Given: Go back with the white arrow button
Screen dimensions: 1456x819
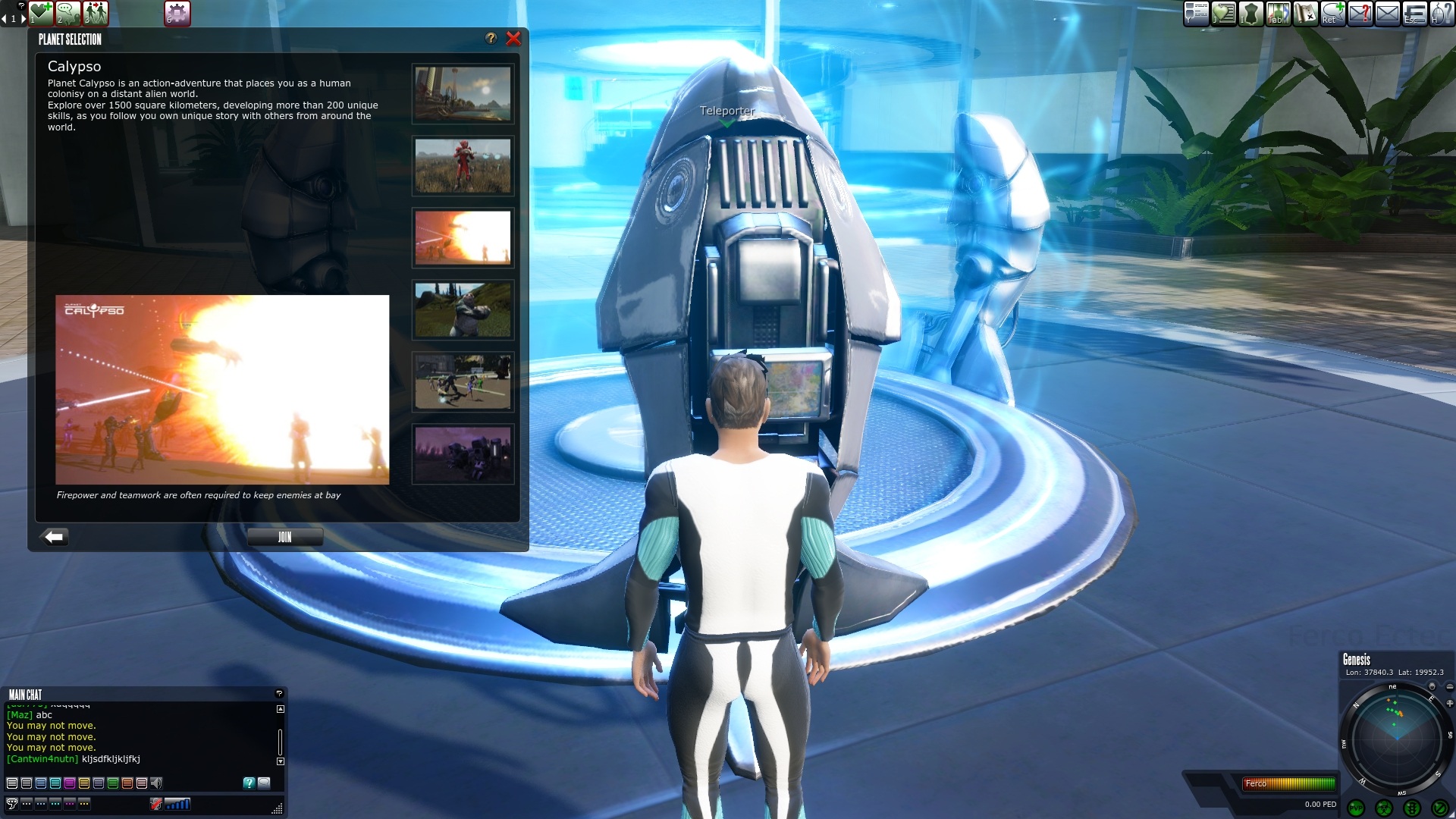Looking at the screenshot, I should point(55,537).
